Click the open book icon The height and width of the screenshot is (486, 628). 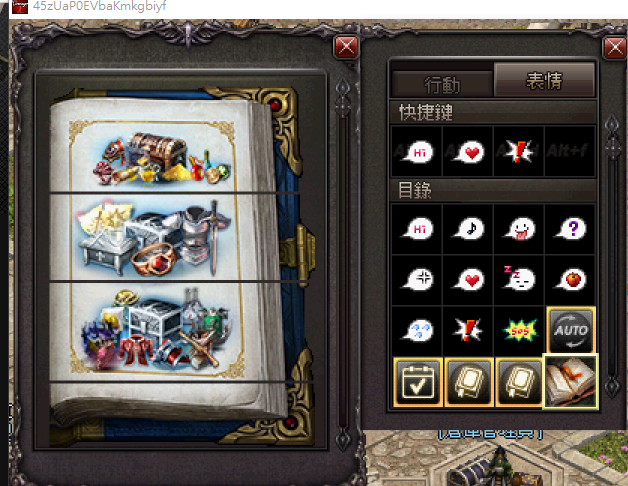(x=570, y=381)
